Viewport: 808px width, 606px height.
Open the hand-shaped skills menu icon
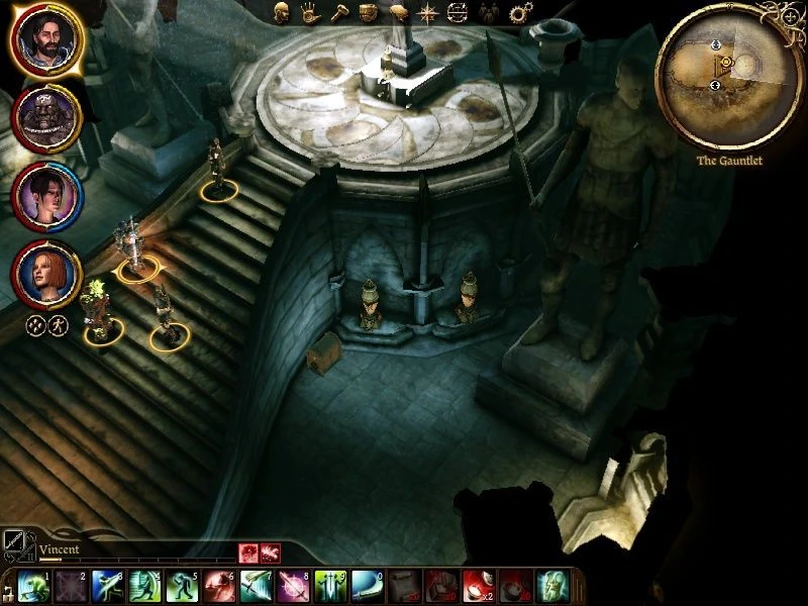[x=310, y=13]
